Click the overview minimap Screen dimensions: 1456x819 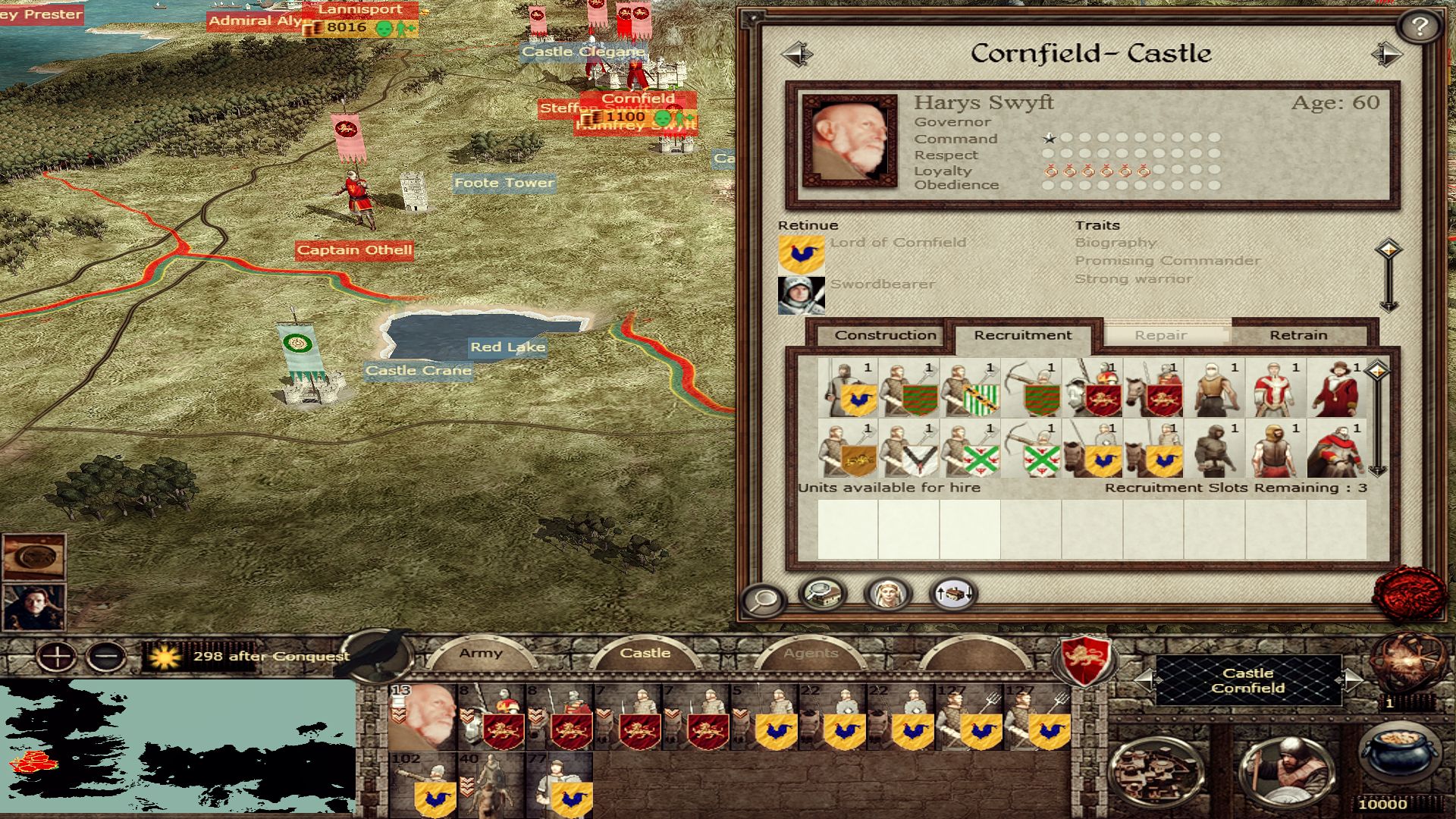point(177,747)
